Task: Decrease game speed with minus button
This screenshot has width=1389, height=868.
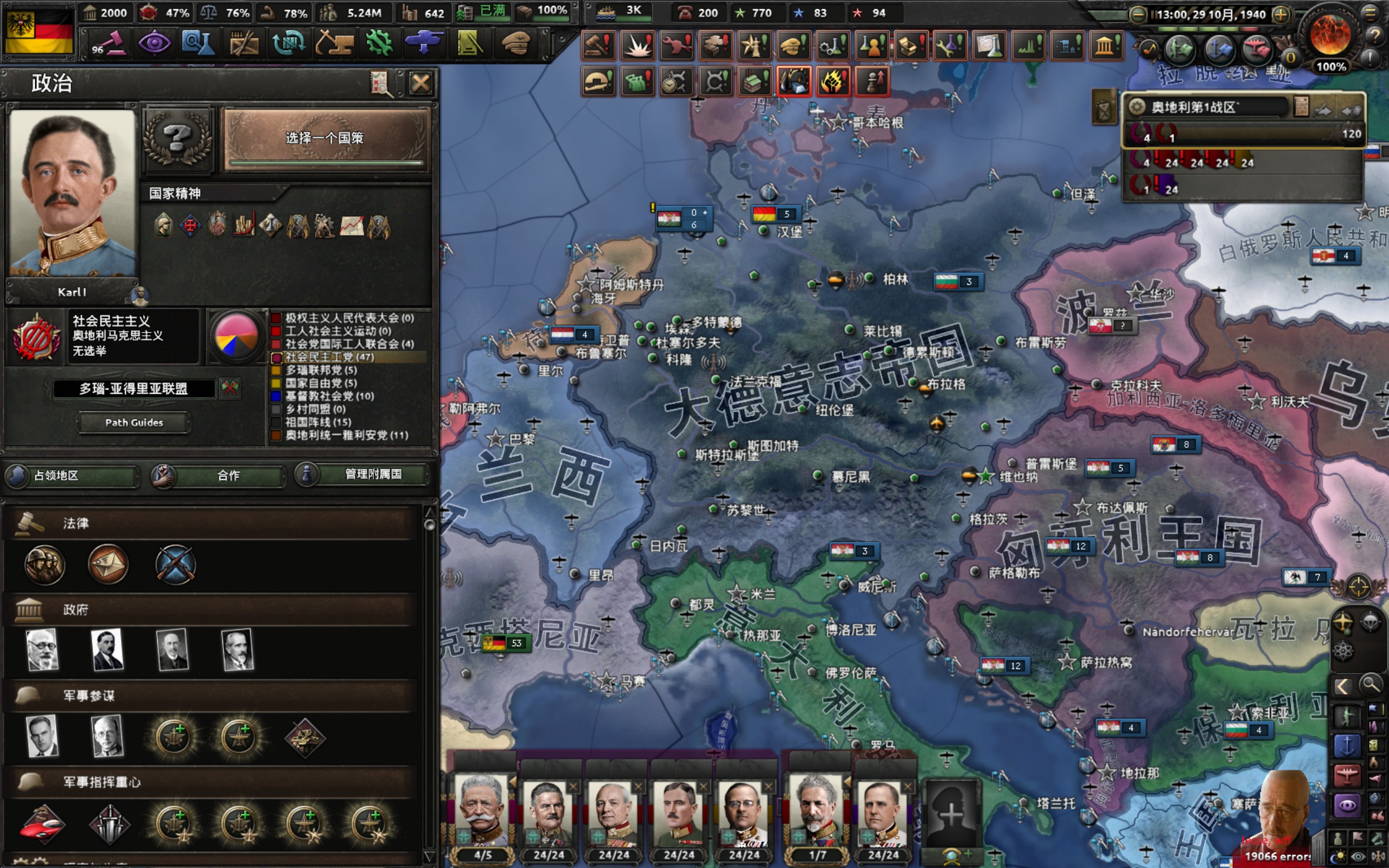Action: pos(1138,15)
